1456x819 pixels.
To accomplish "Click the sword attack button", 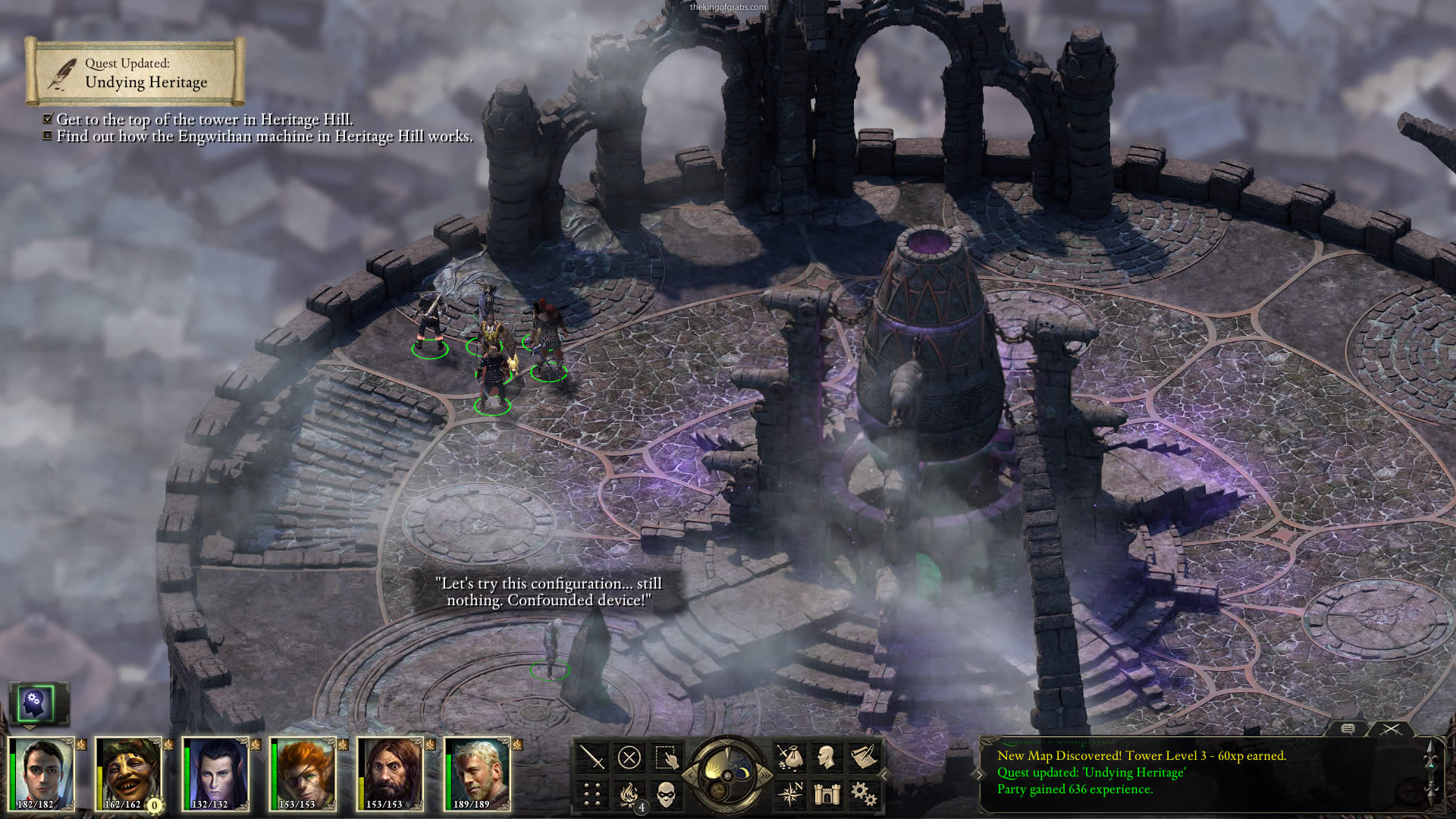I will tap(592, 757).
